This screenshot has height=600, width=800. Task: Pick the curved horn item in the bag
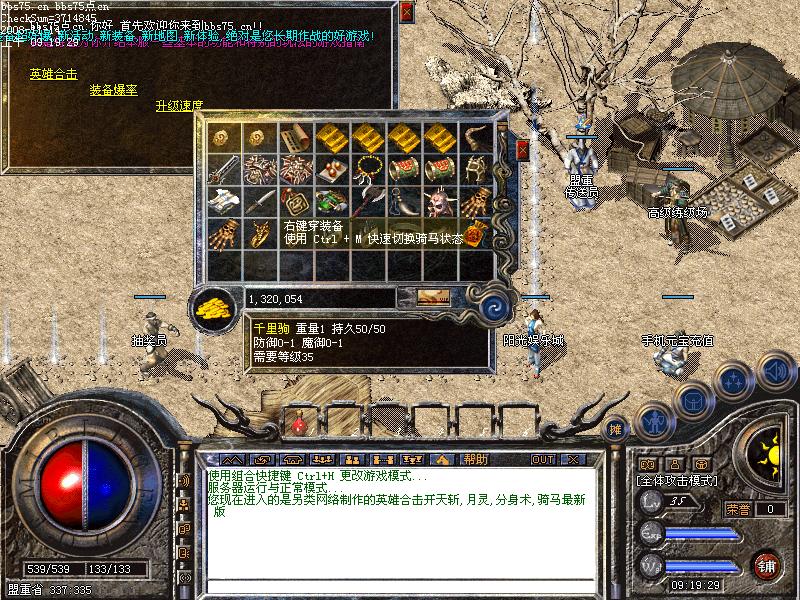click(x=476, y=136)
